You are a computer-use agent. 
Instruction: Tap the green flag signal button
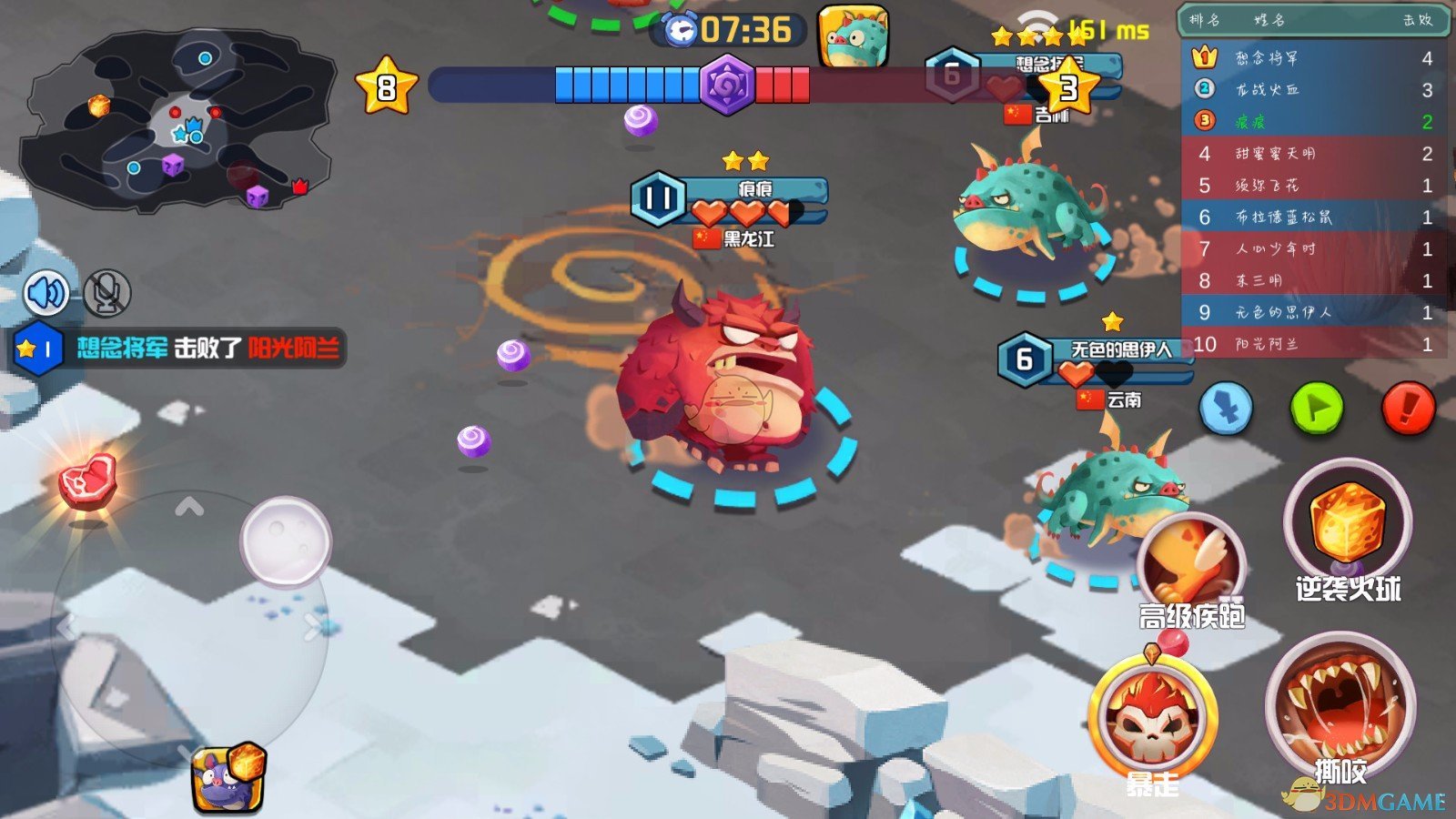tap(1316, 409)
